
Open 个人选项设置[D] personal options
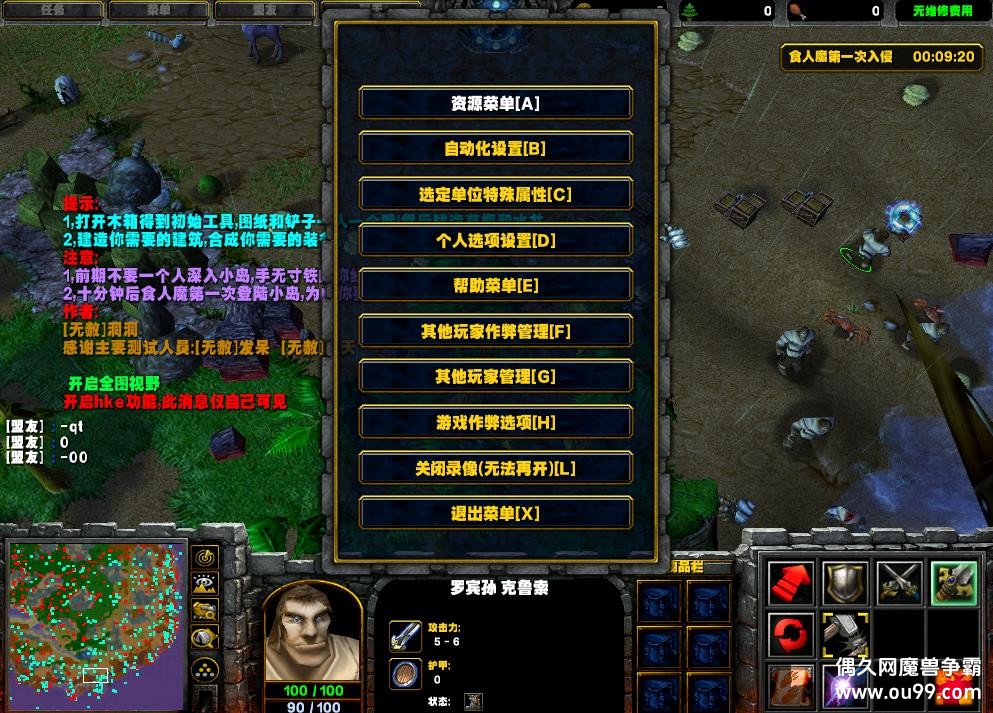tap(495, 240)
